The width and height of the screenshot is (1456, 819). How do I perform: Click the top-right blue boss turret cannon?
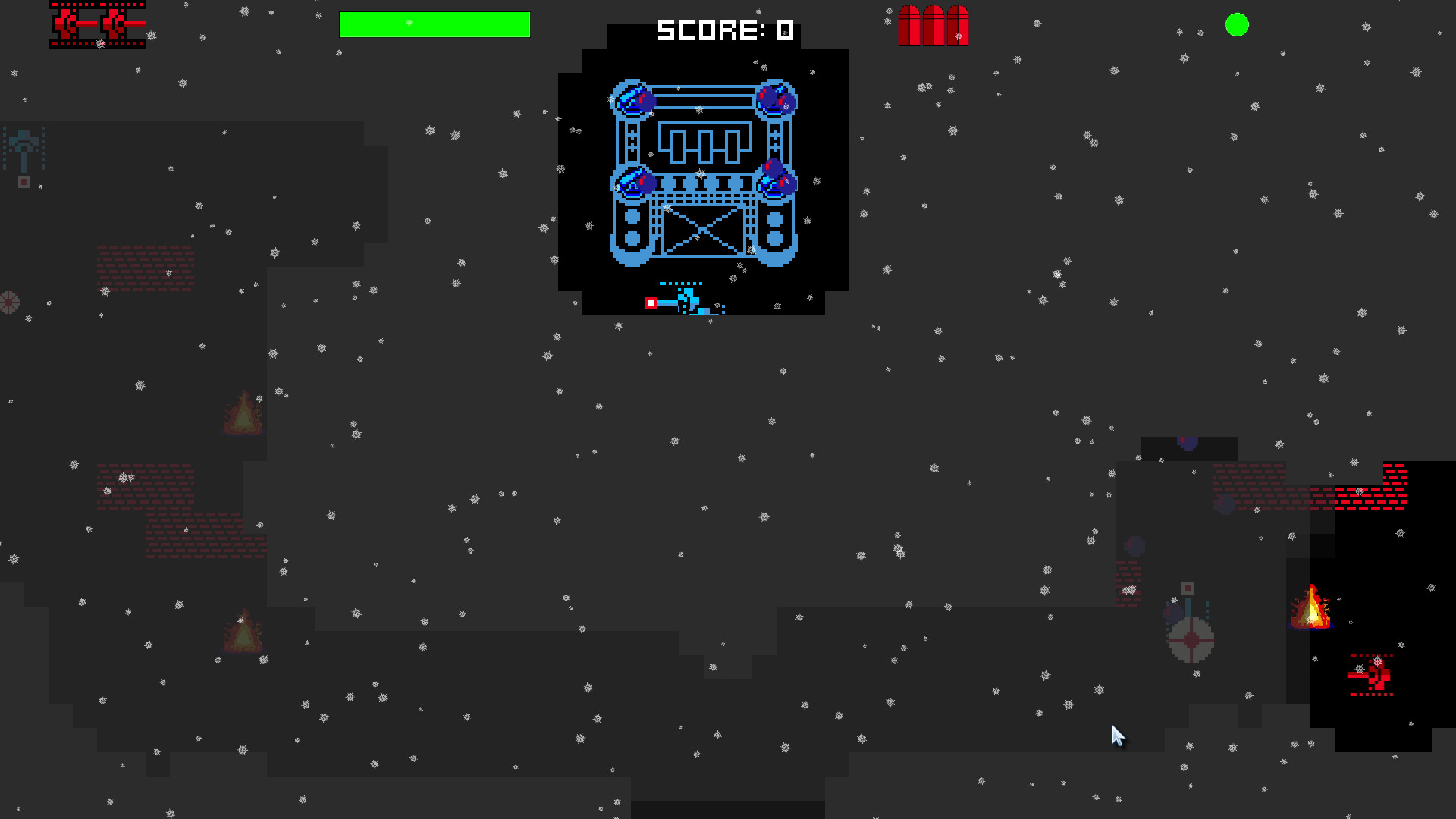(x=775, y=99)
